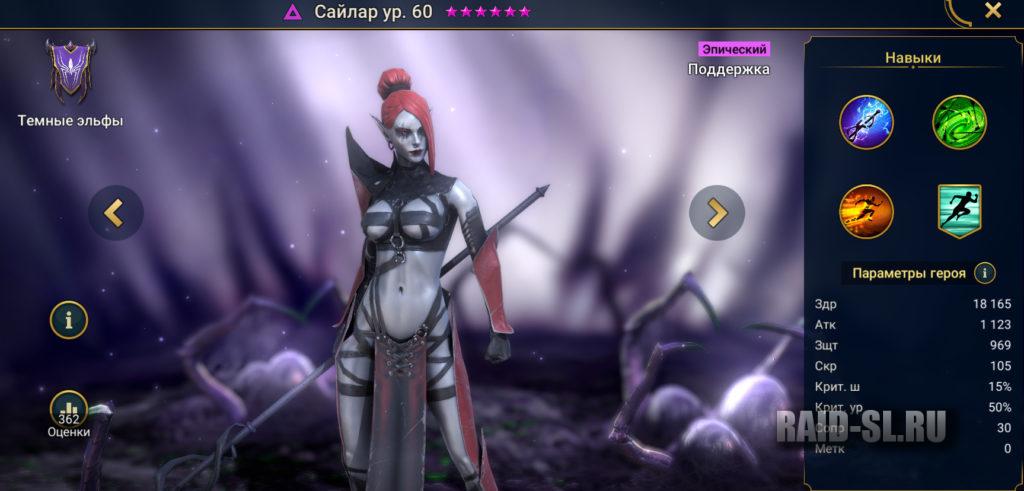Go to the previous champion
Viewport: 1024px width, 491px height.
[x=115, y=212]
